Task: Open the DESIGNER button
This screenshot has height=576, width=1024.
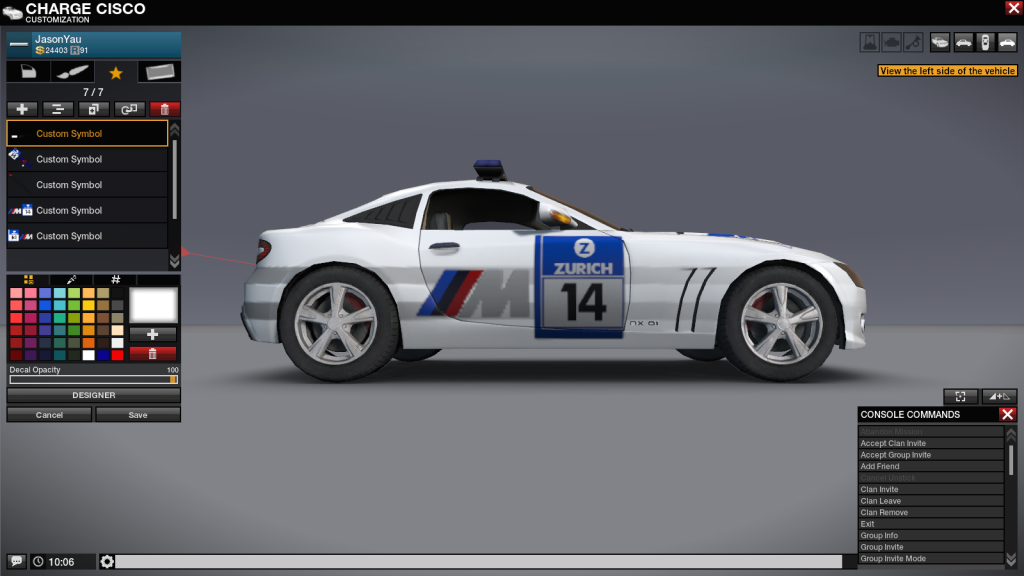Action: pyautogui.click(x=94, y=395)
